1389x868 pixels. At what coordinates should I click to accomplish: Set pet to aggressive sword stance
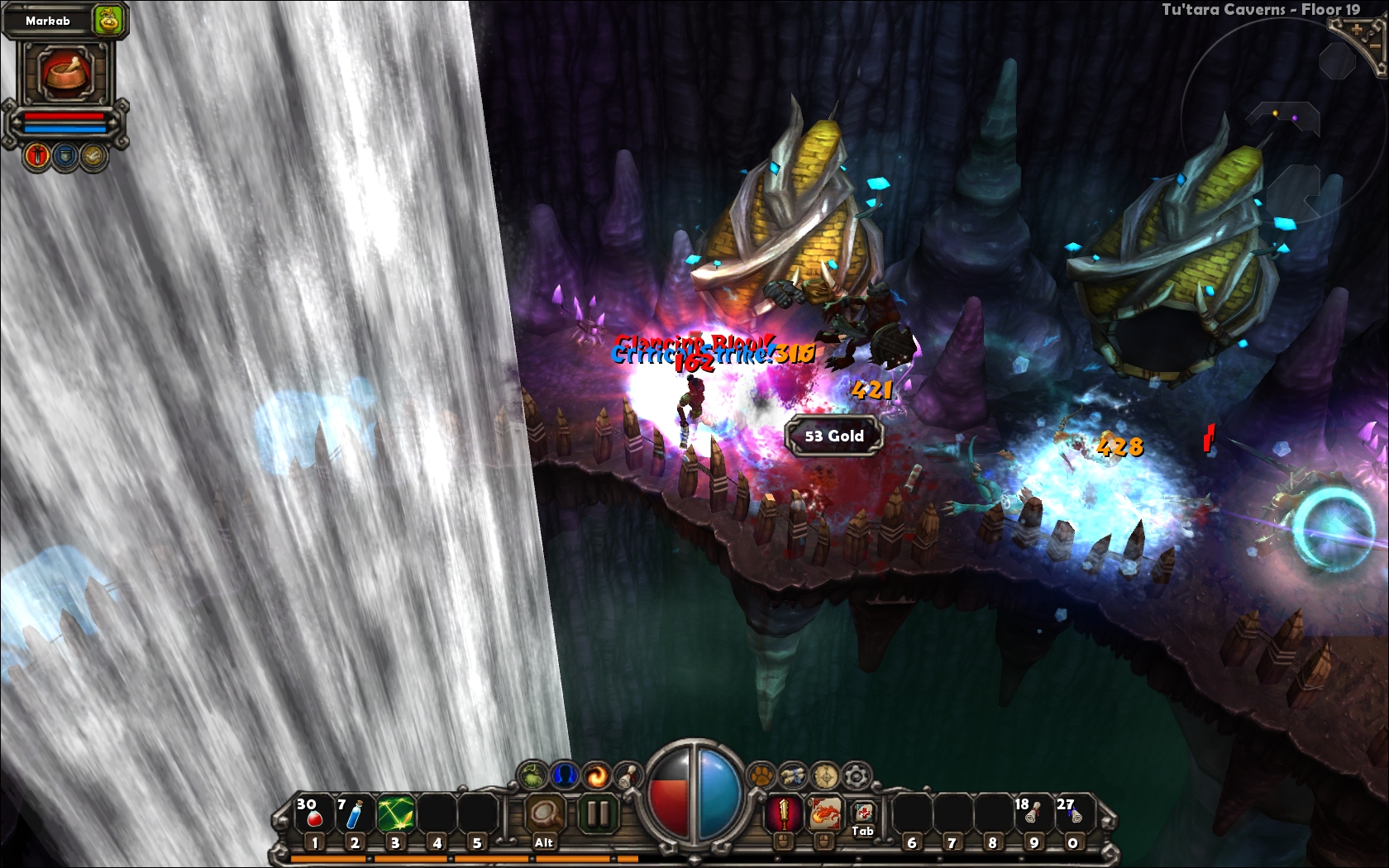tap(37, 155)
